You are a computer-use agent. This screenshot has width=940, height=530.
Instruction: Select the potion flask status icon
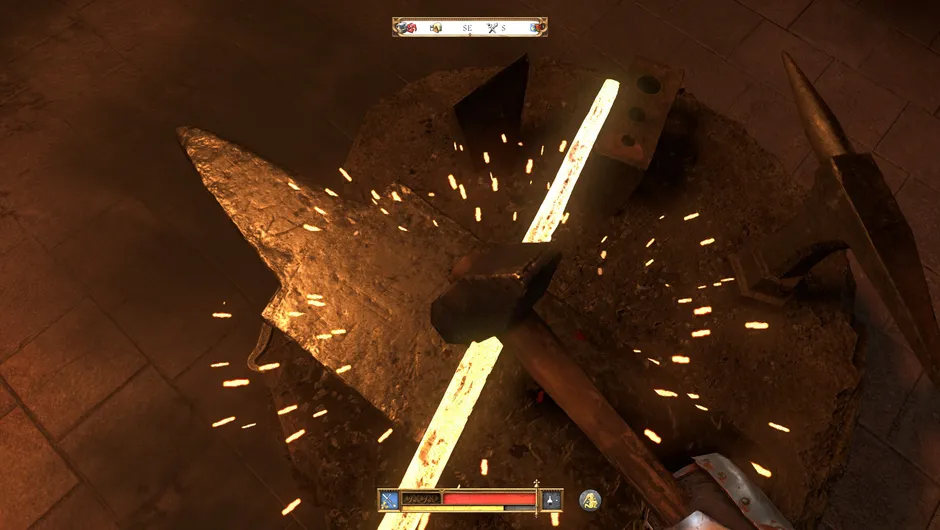tap(552, 499)
